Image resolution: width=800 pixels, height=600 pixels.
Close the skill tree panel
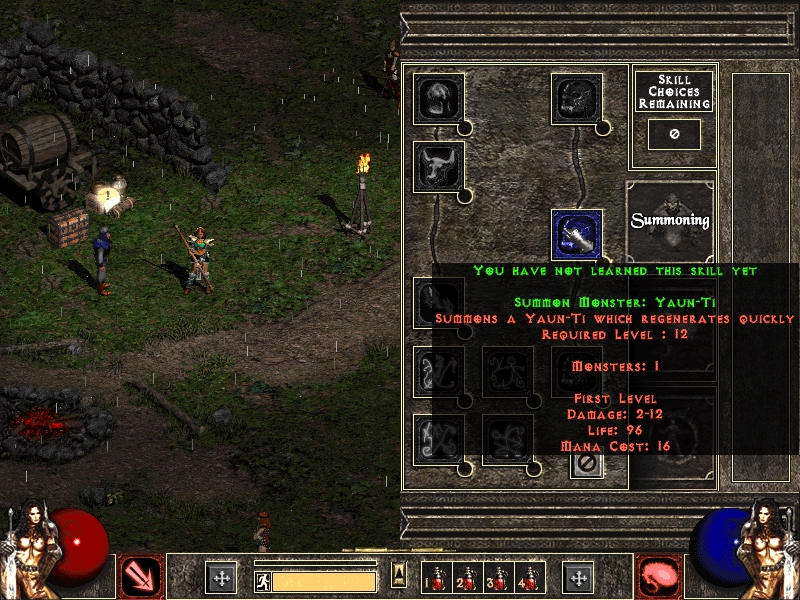587,463
